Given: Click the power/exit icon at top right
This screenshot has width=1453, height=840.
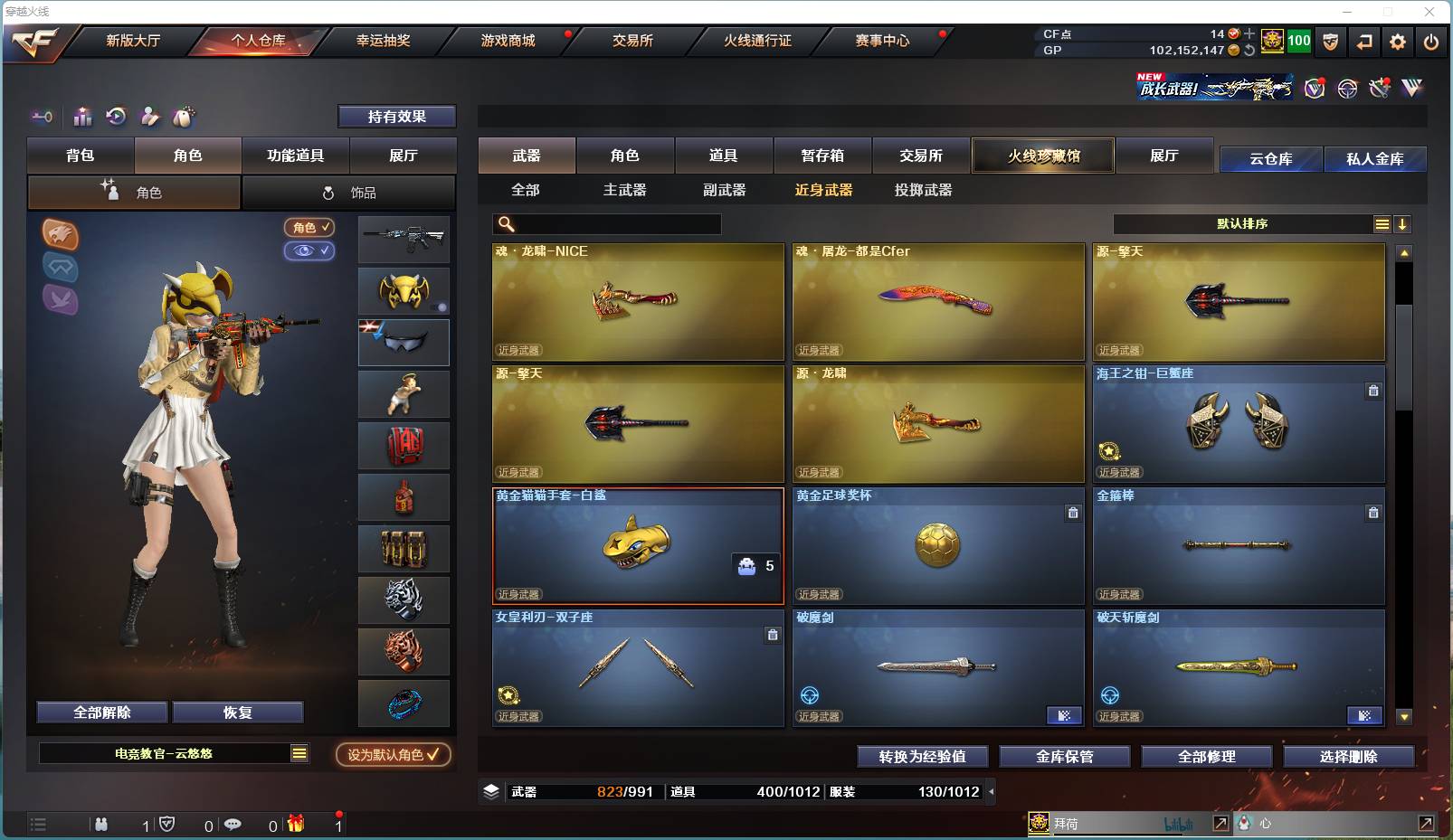Looking at the screenshot, I should pos(1431,42).
